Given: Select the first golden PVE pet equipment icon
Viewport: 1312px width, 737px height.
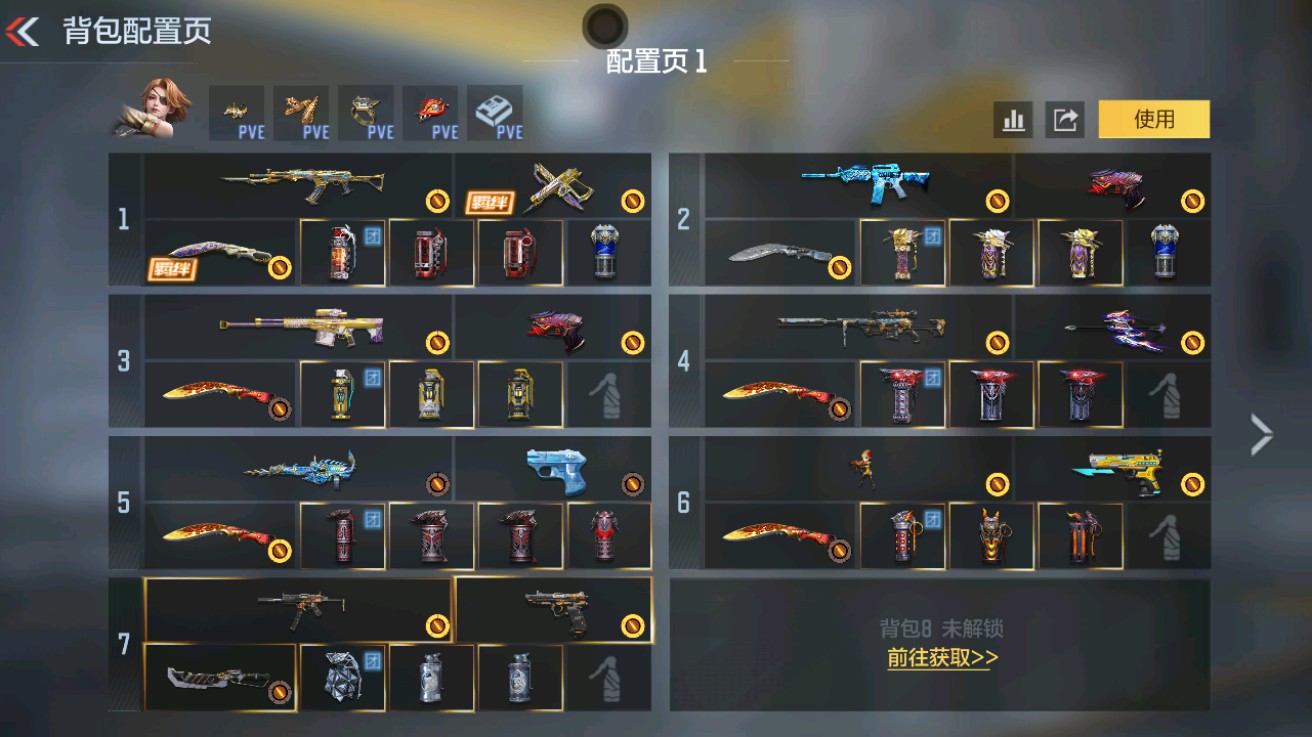Looking at the screenshot, I should [238, 110].
